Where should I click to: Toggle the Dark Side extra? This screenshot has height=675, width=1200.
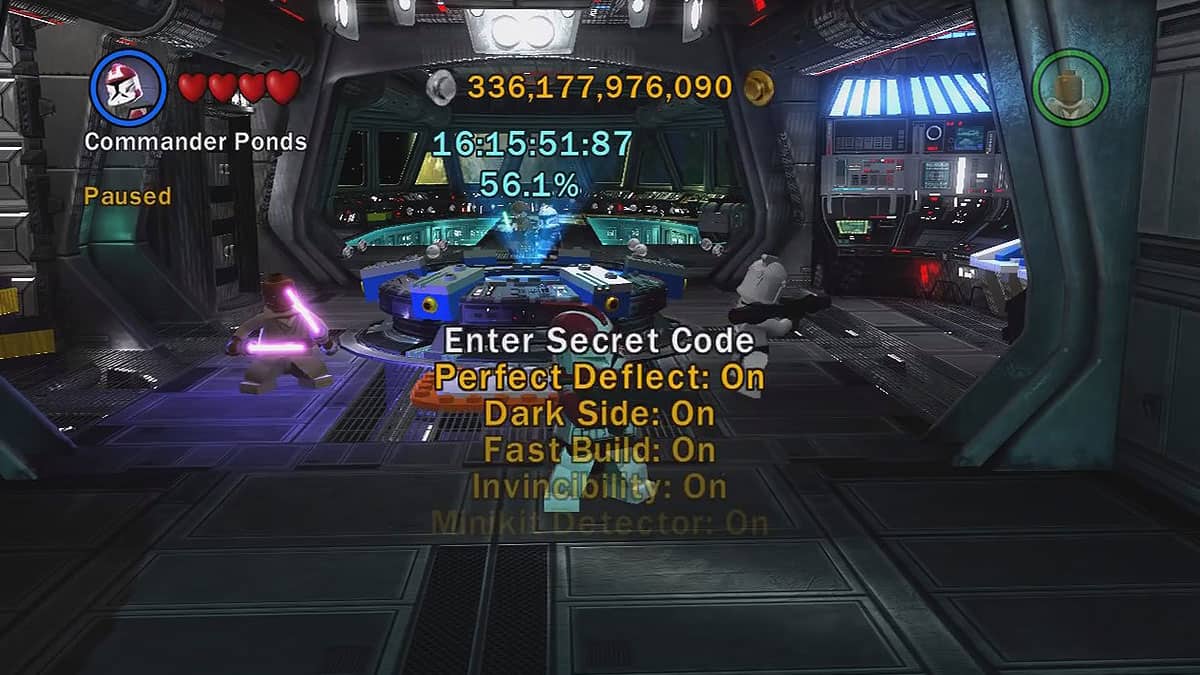[599, 413]
